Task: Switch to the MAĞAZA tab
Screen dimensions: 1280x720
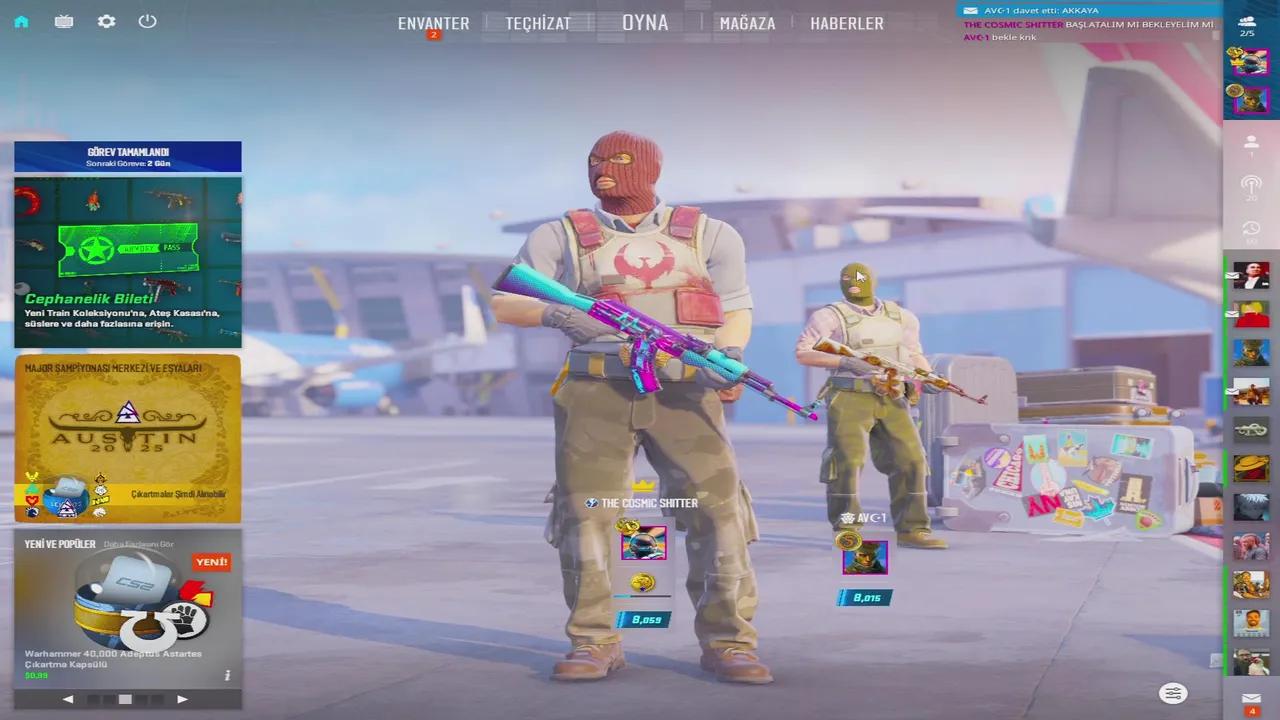Action: click(x=747, y=22)
